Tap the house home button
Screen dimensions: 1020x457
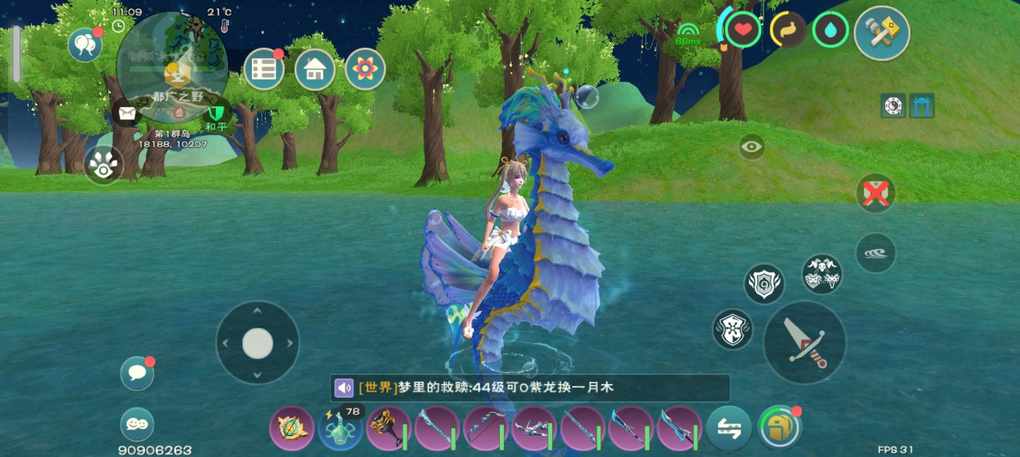(315, 69)
